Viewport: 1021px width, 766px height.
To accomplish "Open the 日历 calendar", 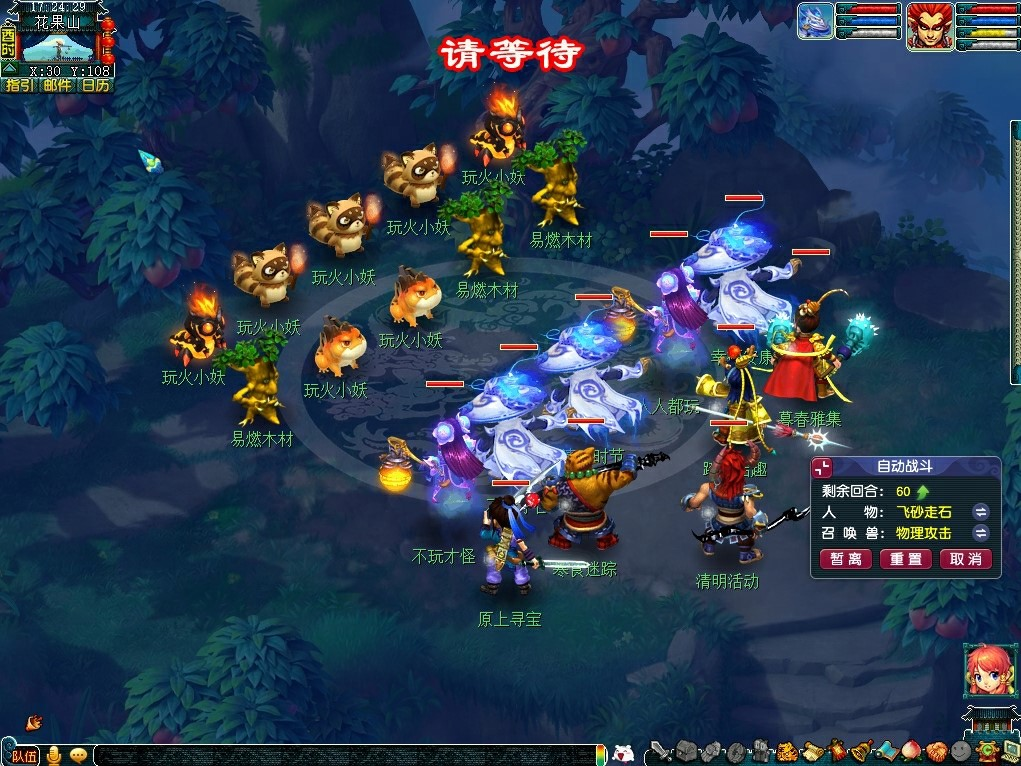I will click(x=95, y=85).
